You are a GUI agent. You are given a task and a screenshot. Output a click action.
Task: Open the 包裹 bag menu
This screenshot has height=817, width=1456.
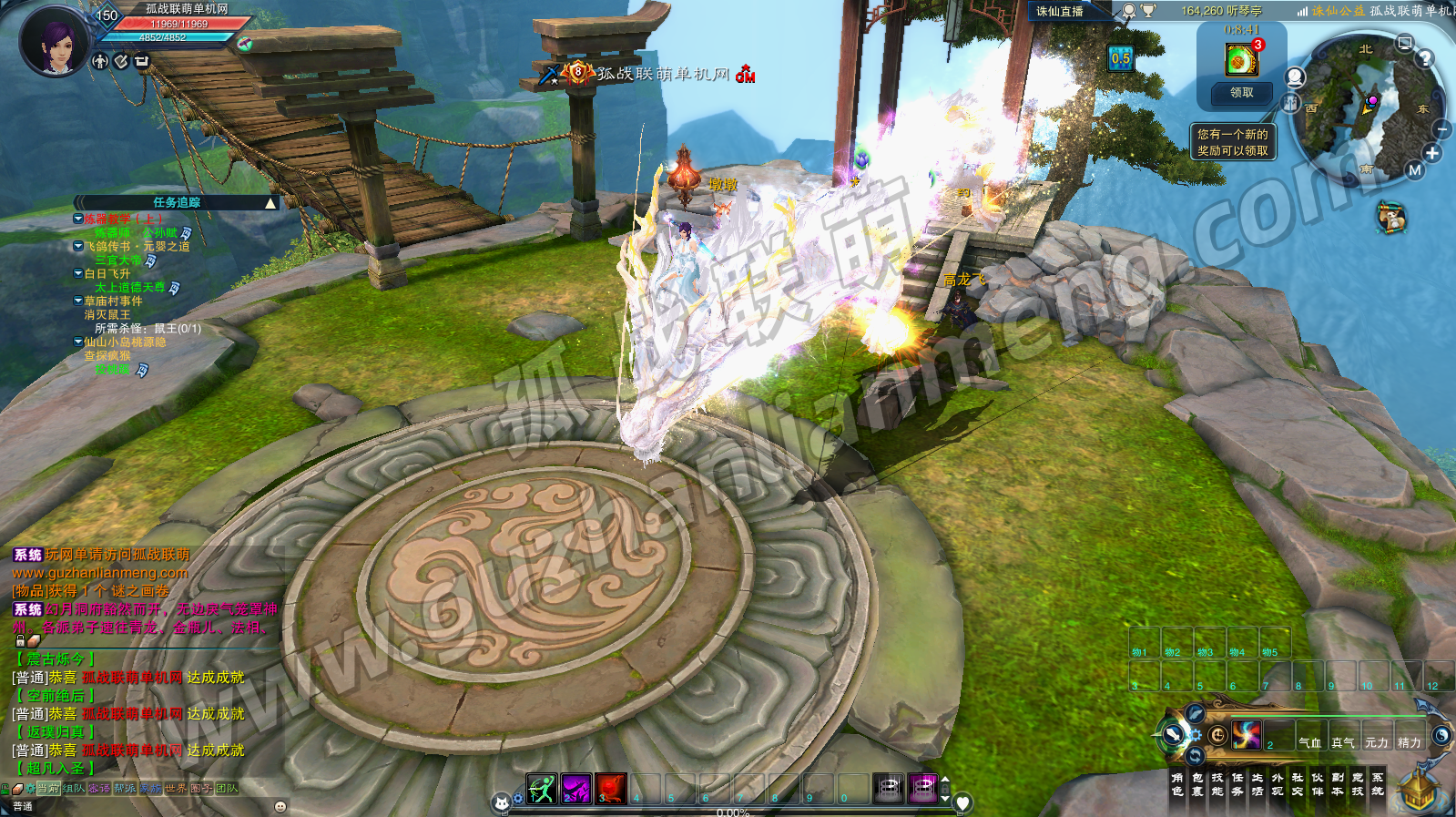point(1197,784)
